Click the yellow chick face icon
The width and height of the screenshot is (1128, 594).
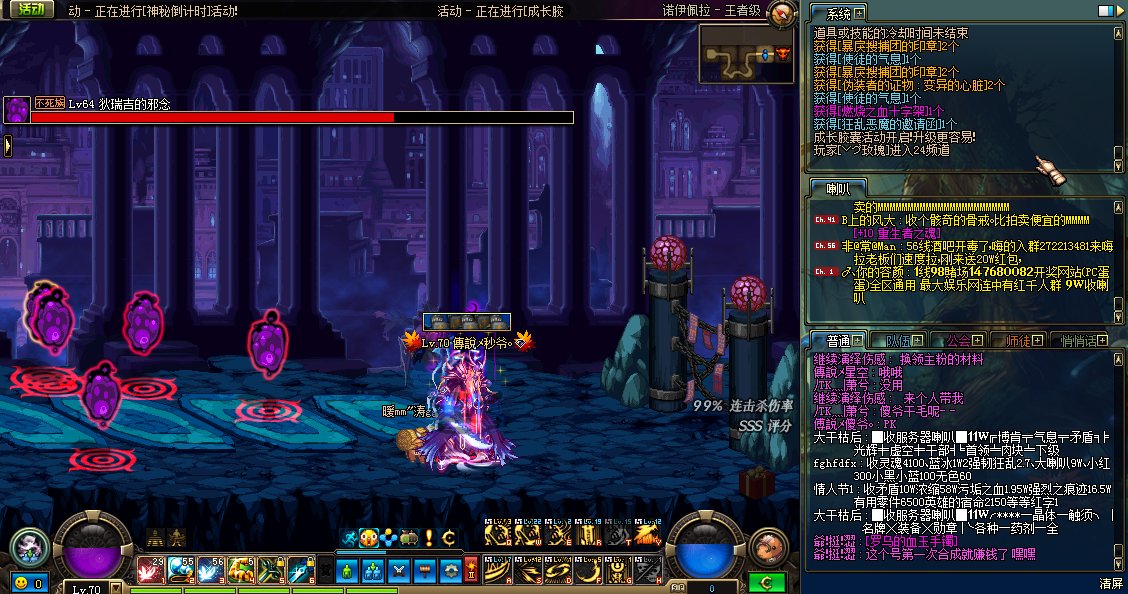pyautogui.click(x=369, y=538)
